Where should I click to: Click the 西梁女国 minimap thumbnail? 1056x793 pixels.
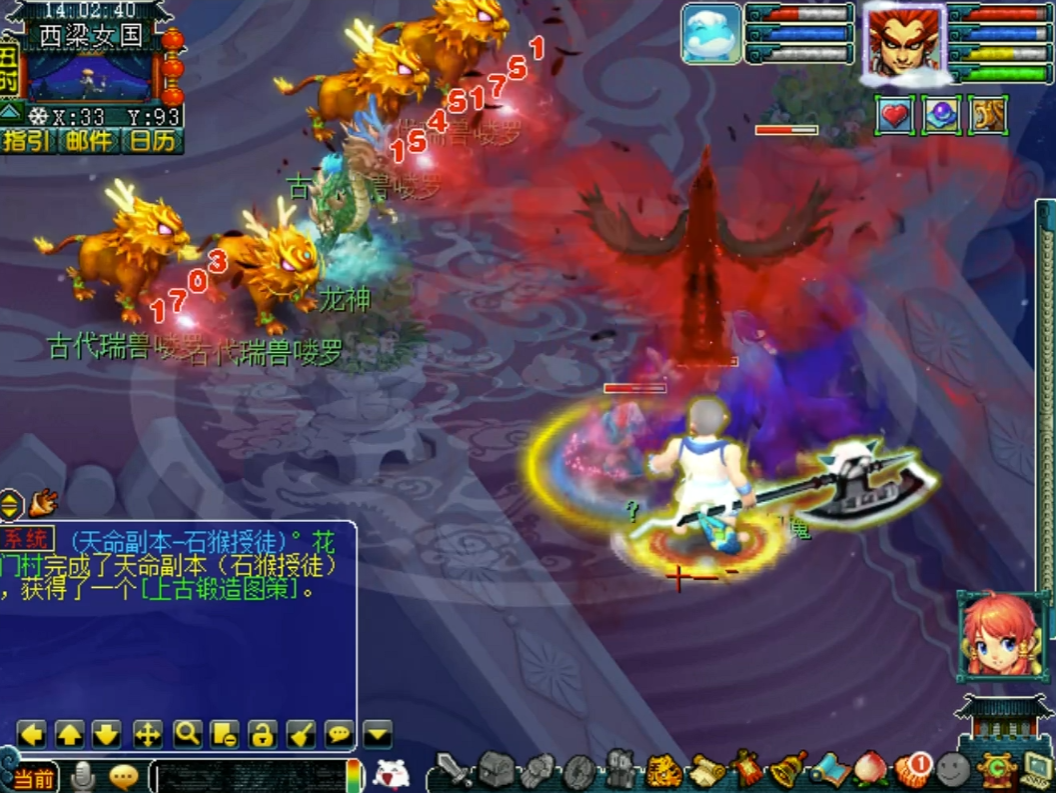[x=88, y=75]
